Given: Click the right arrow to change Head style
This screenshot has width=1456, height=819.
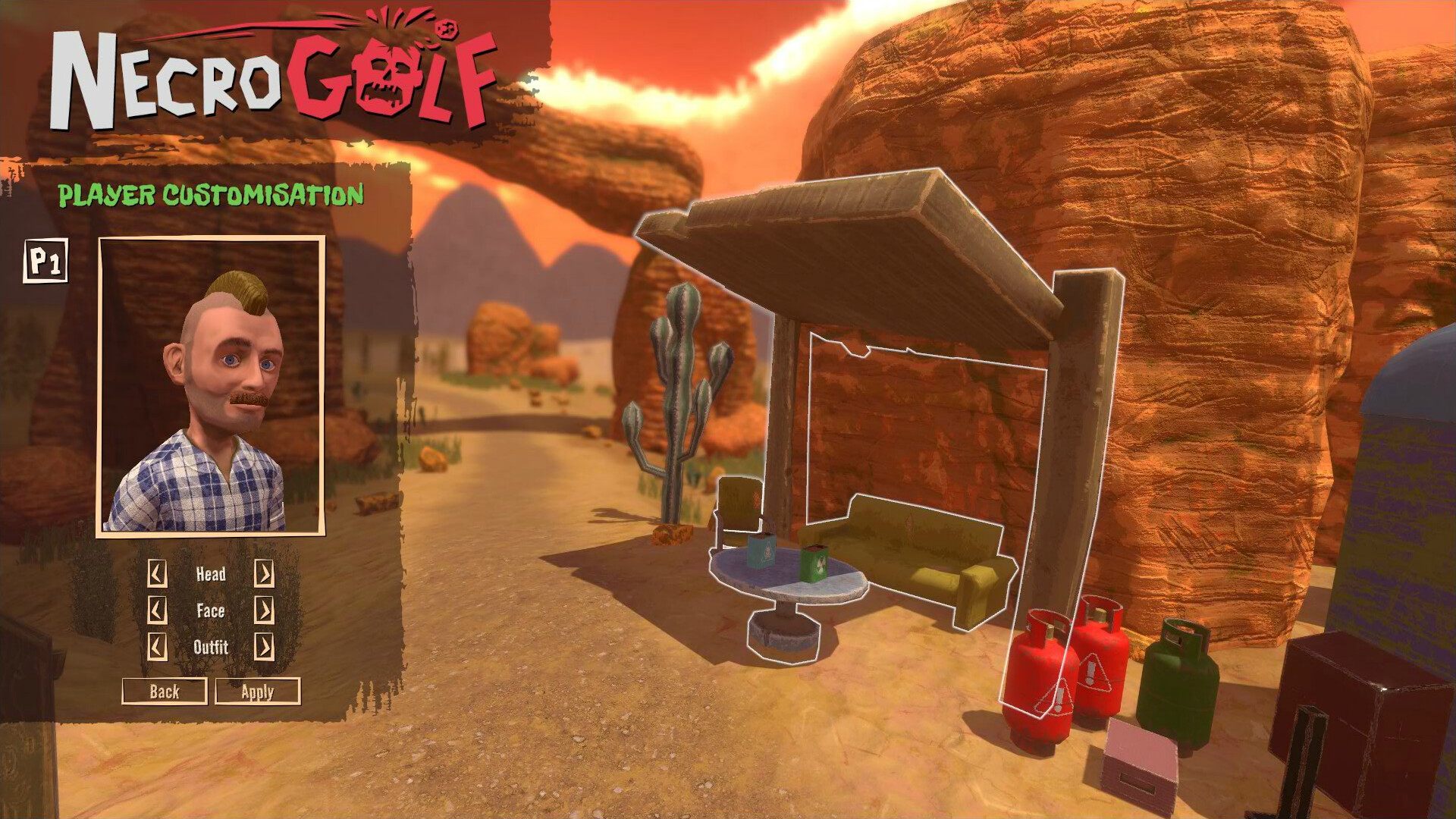Looking at the screenshot, I should 265,574.
